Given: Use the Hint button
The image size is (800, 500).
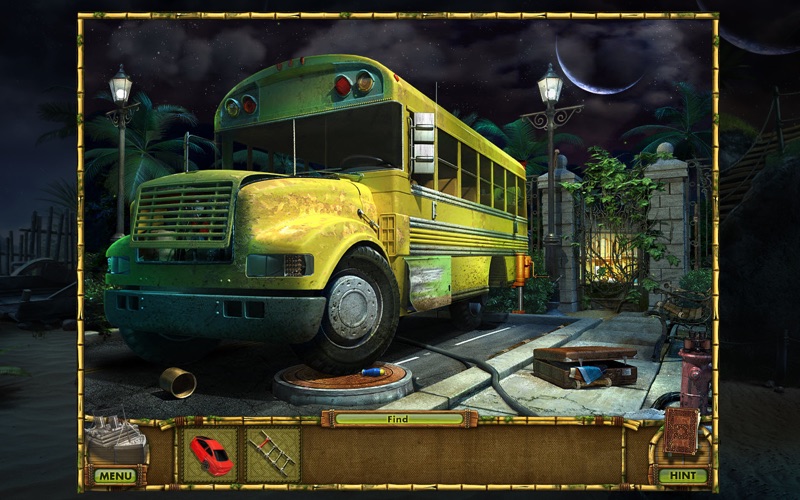Looking at the screenshot, I should click(x=683, y=476).
